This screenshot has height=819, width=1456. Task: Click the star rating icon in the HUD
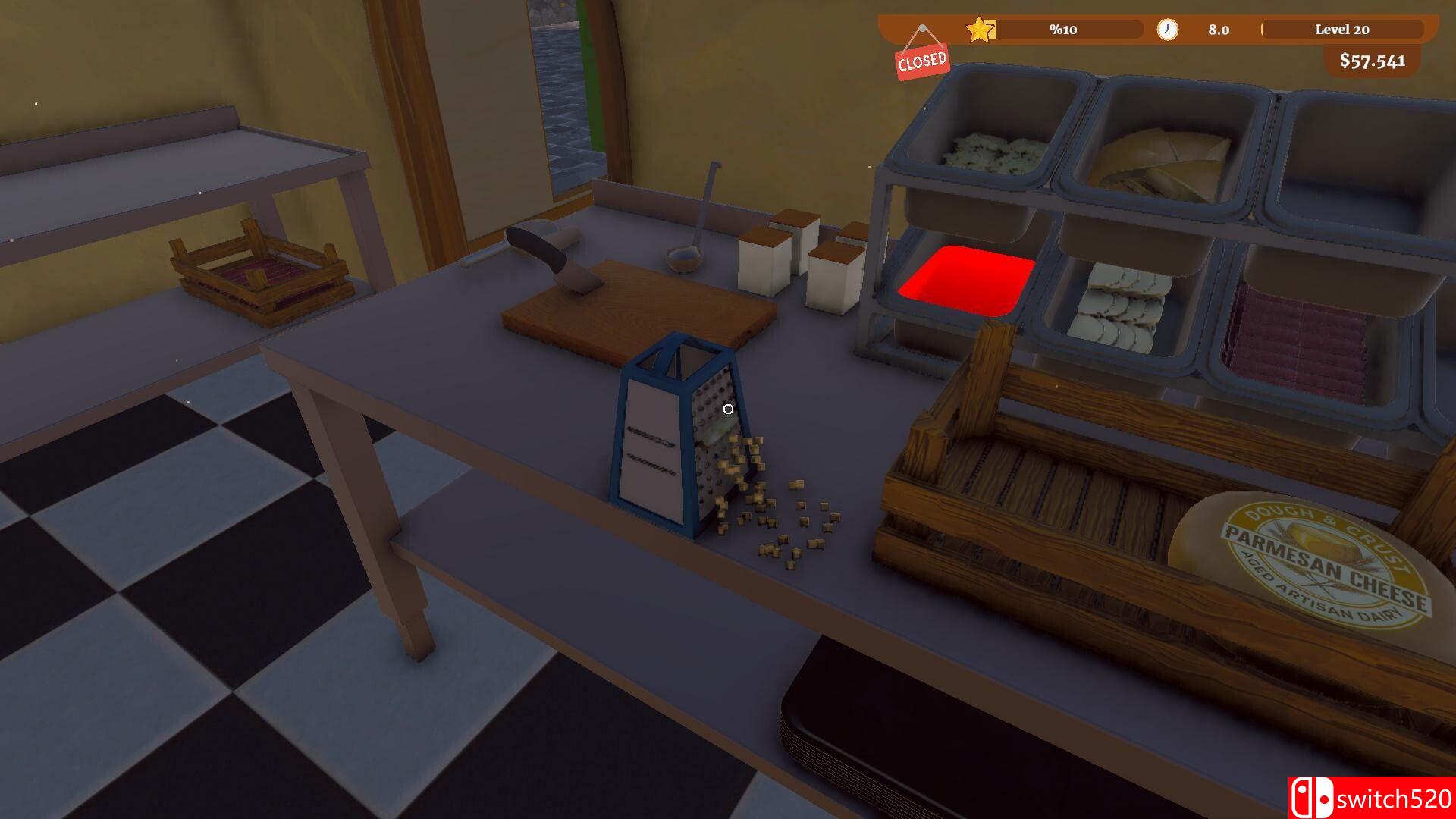[x=981, y=29]
